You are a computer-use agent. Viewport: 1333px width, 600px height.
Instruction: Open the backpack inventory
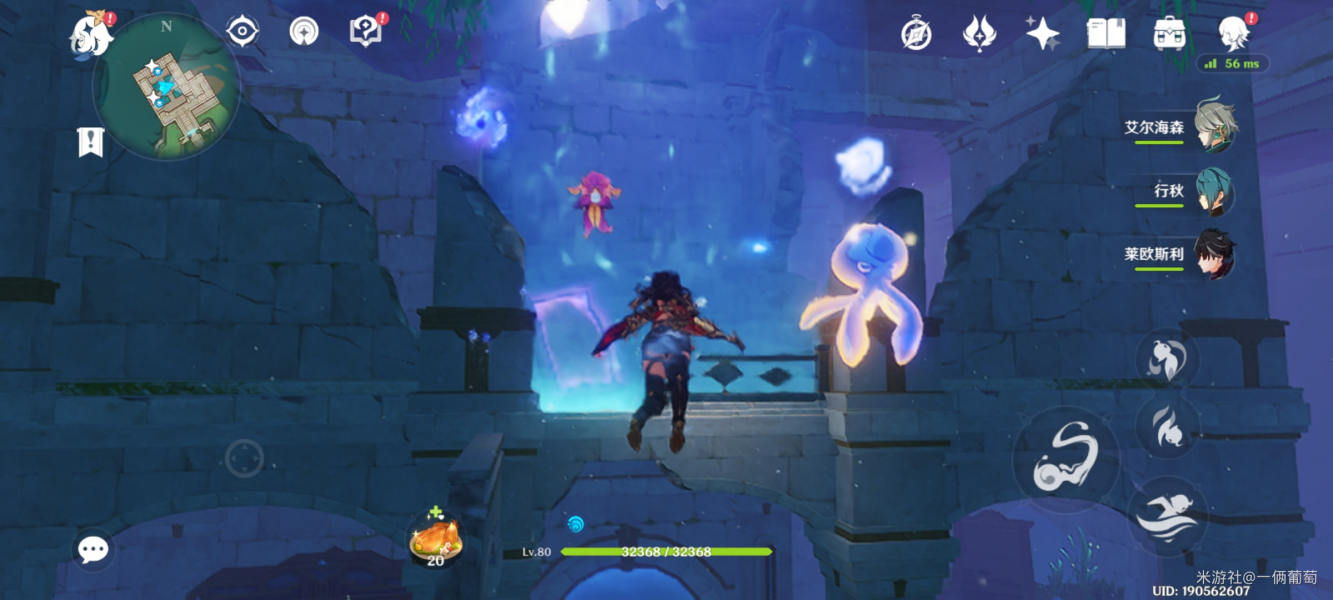point(1169,34)
